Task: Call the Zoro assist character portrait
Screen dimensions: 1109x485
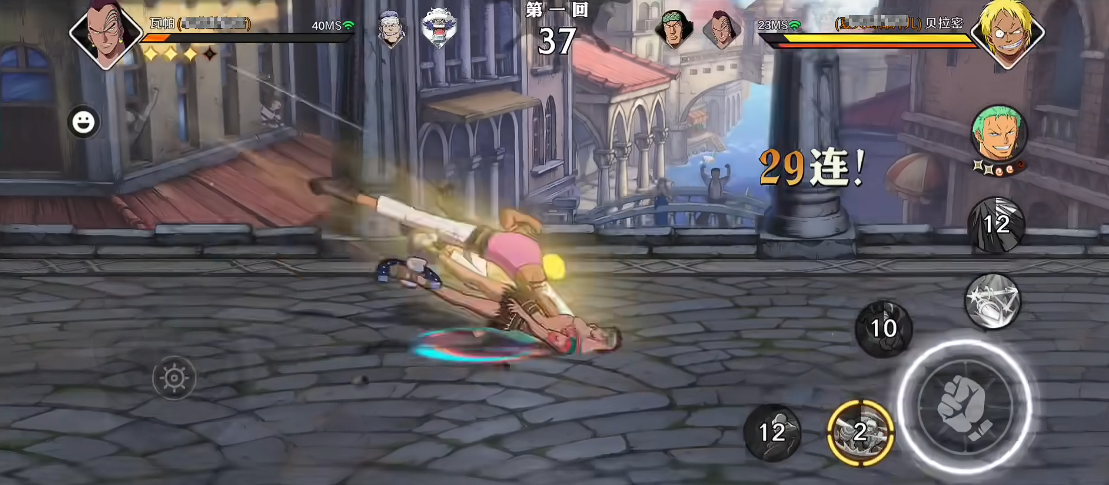Action: 999,135
